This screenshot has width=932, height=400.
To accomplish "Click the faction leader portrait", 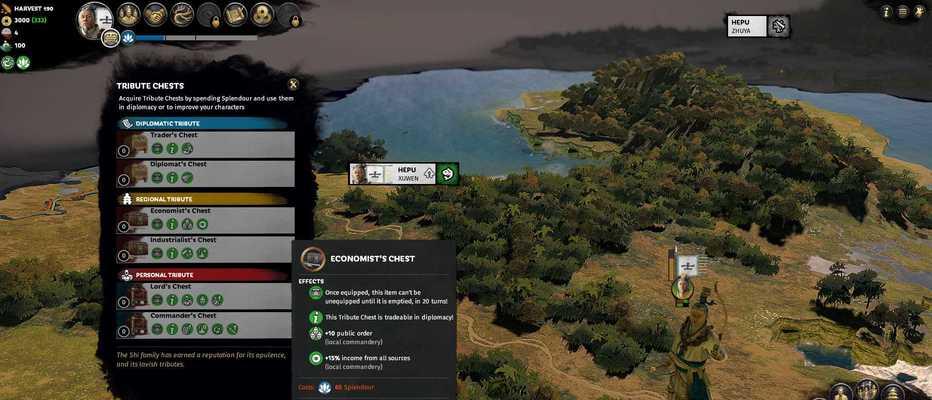I will click(x=95, y=18).
